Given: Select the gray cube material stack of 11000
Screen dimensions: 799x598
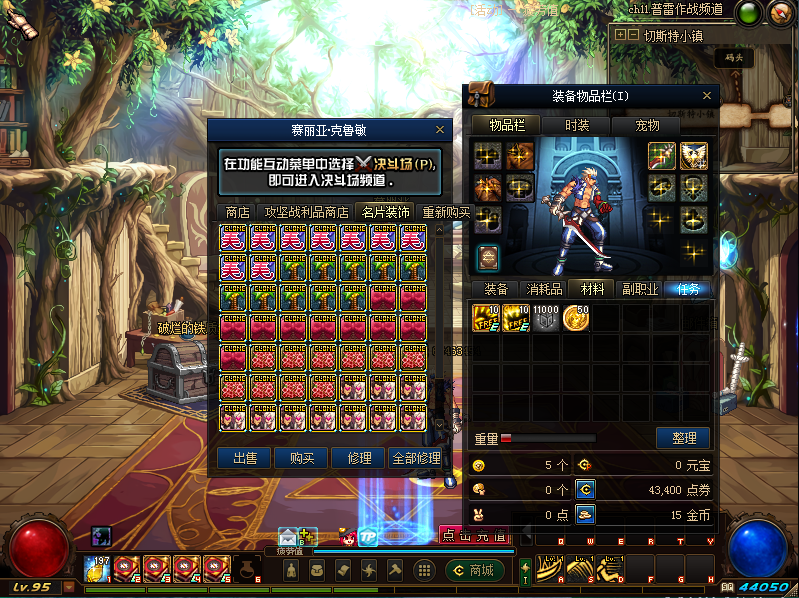Looking at the screenshot, I should point(546,318).
